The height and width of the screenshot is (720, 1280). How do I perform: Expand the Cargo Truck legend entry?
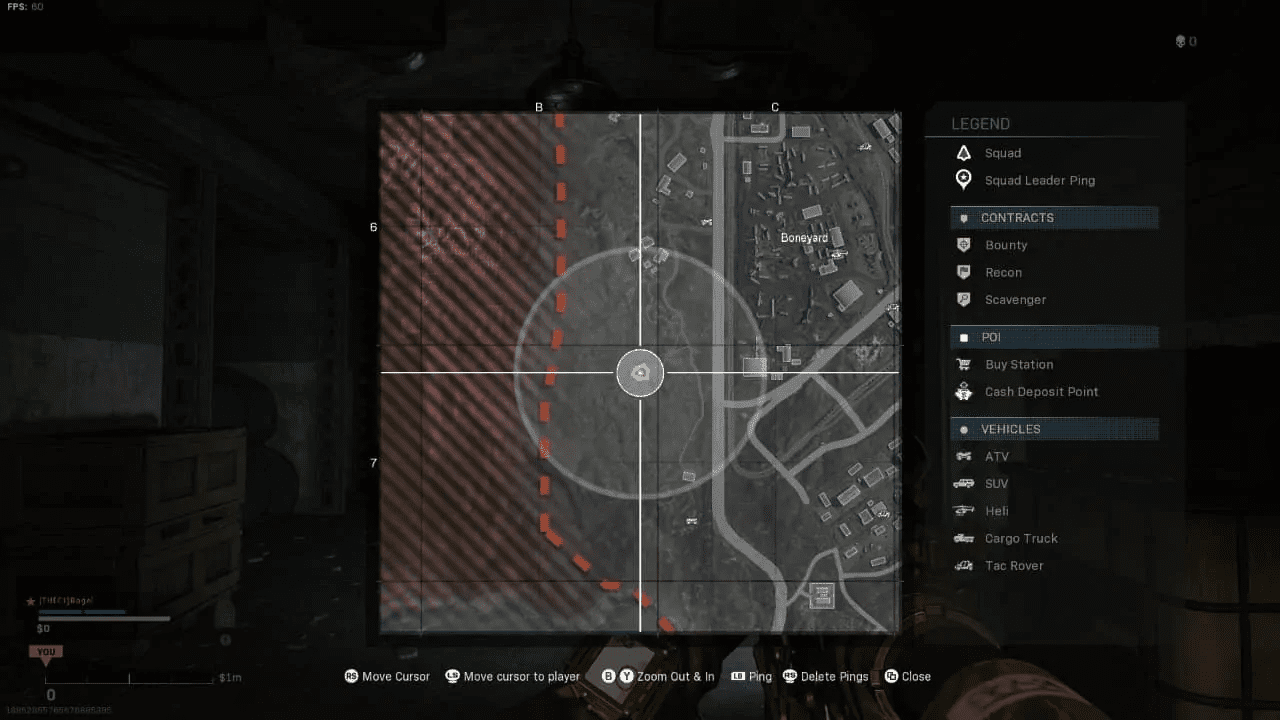1021,538
